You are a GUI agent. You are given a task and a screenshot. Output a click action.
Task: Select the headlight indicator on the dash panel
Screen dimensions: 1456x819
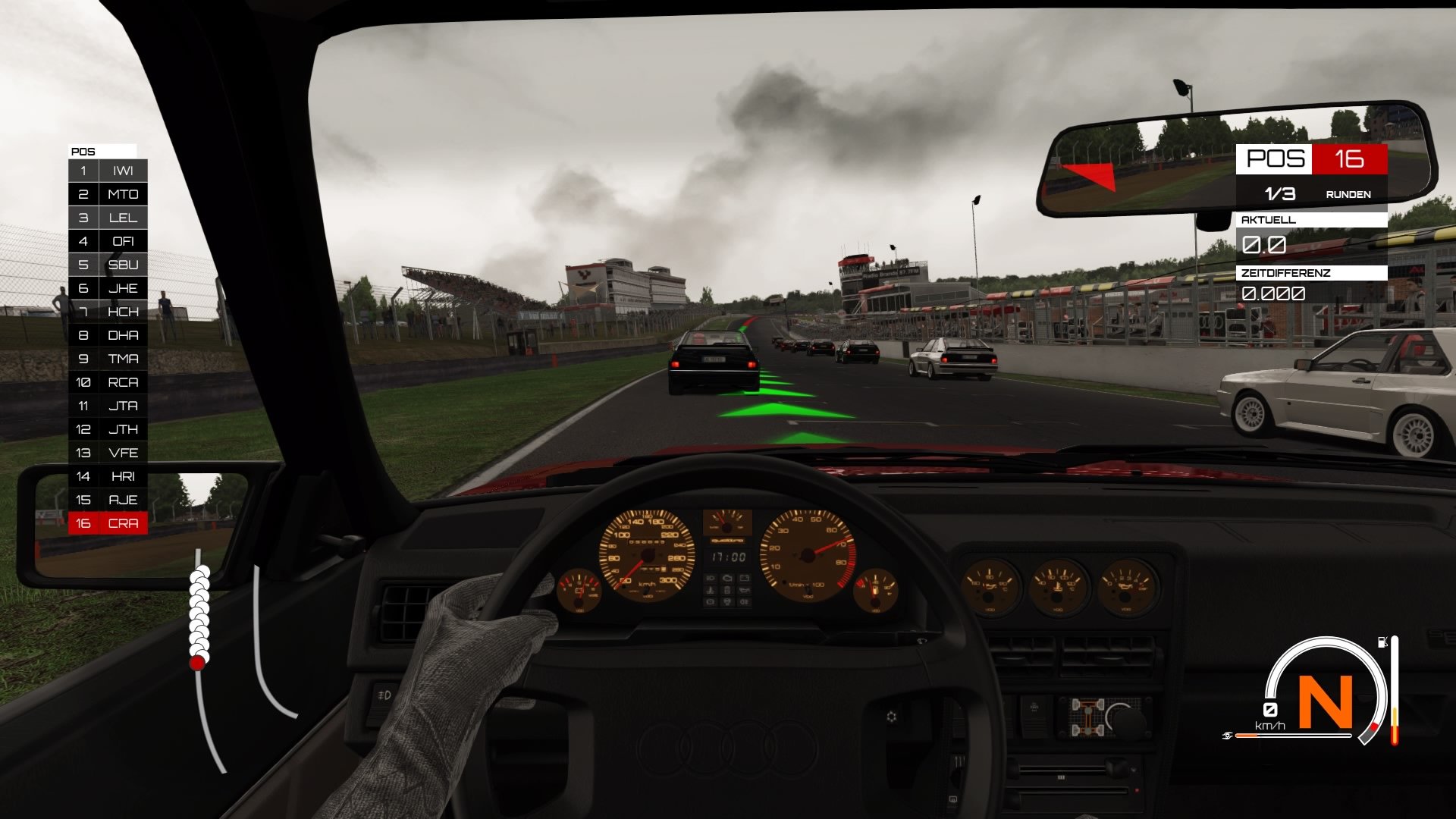[x=711, y=579]
